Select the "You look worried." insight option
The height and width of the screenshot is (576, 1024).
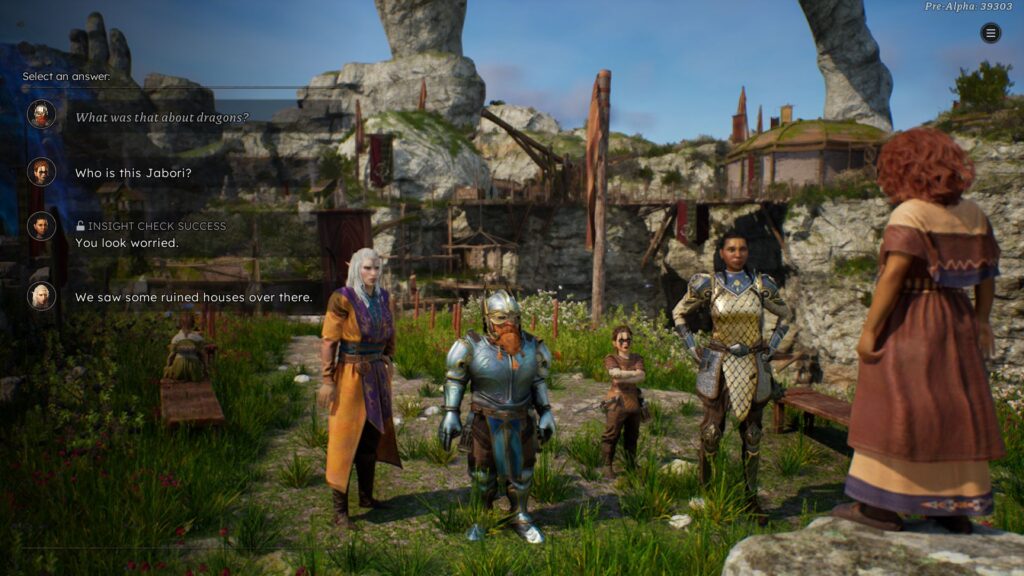pos(127,242)
